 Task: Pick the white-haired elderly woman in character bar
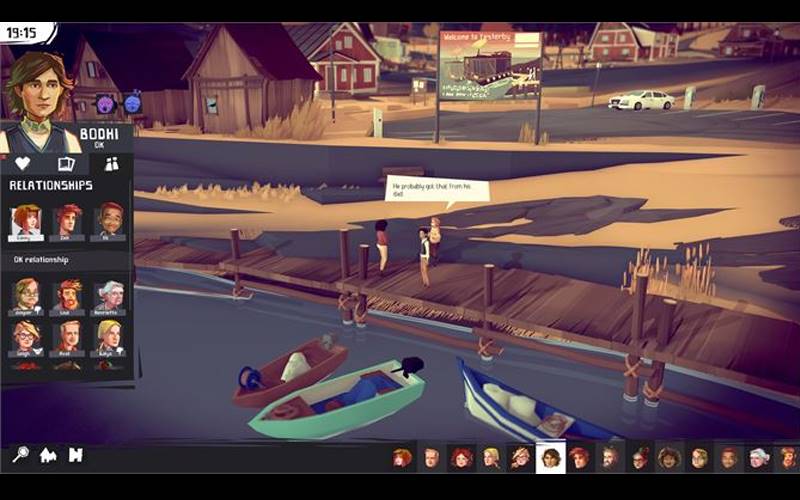(760, 458)
